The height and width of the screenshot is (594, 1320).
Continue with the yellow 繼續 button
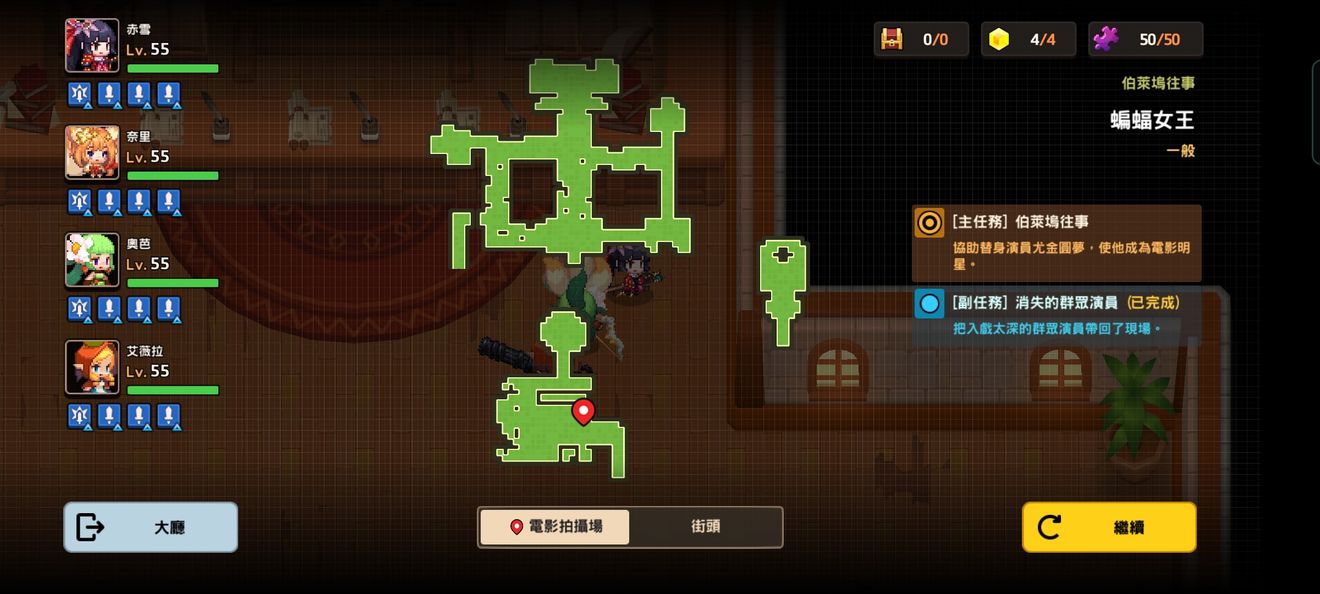click(x=1108, y=527)
